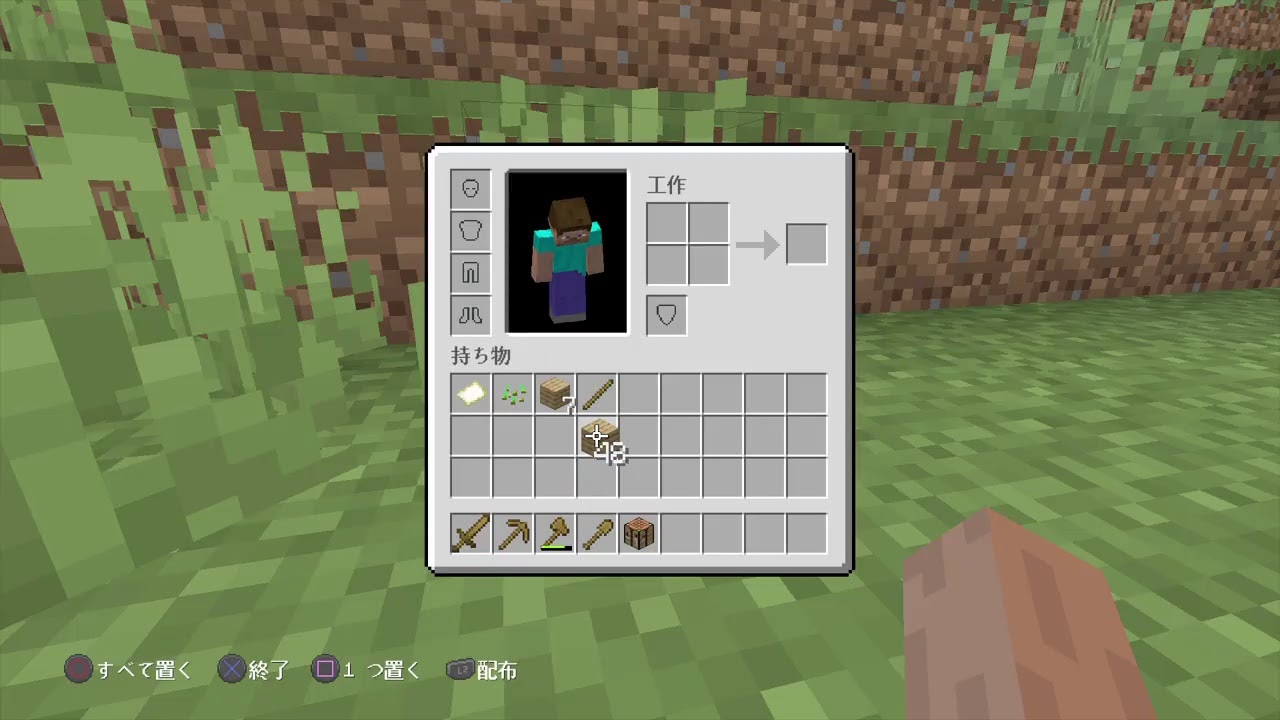The image size is (1280, 720).
Task: Select the wooden shovel in the hotbar
Action: (x=597, y=533)
